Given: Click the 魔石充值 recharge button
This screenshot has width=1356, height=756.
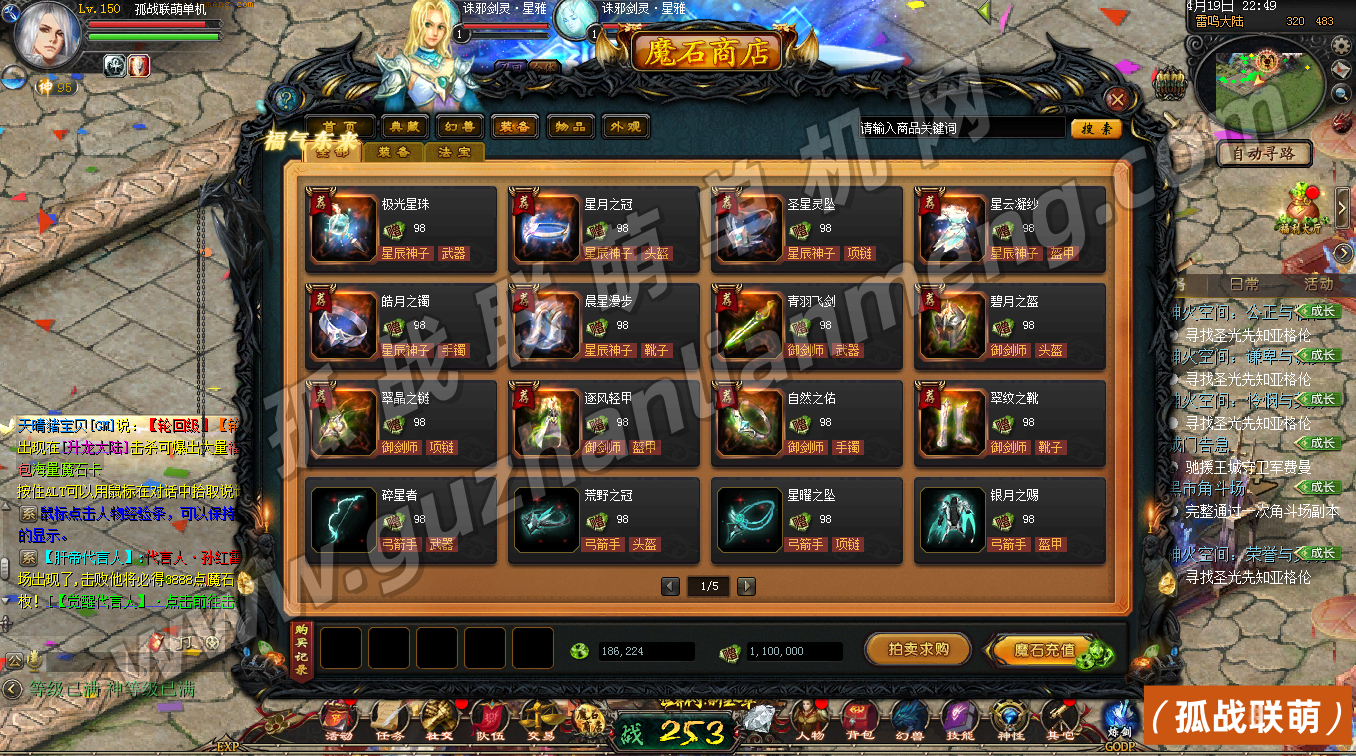Looking at the screenshot, I should pyautogui.click(x=1046, y=650).
